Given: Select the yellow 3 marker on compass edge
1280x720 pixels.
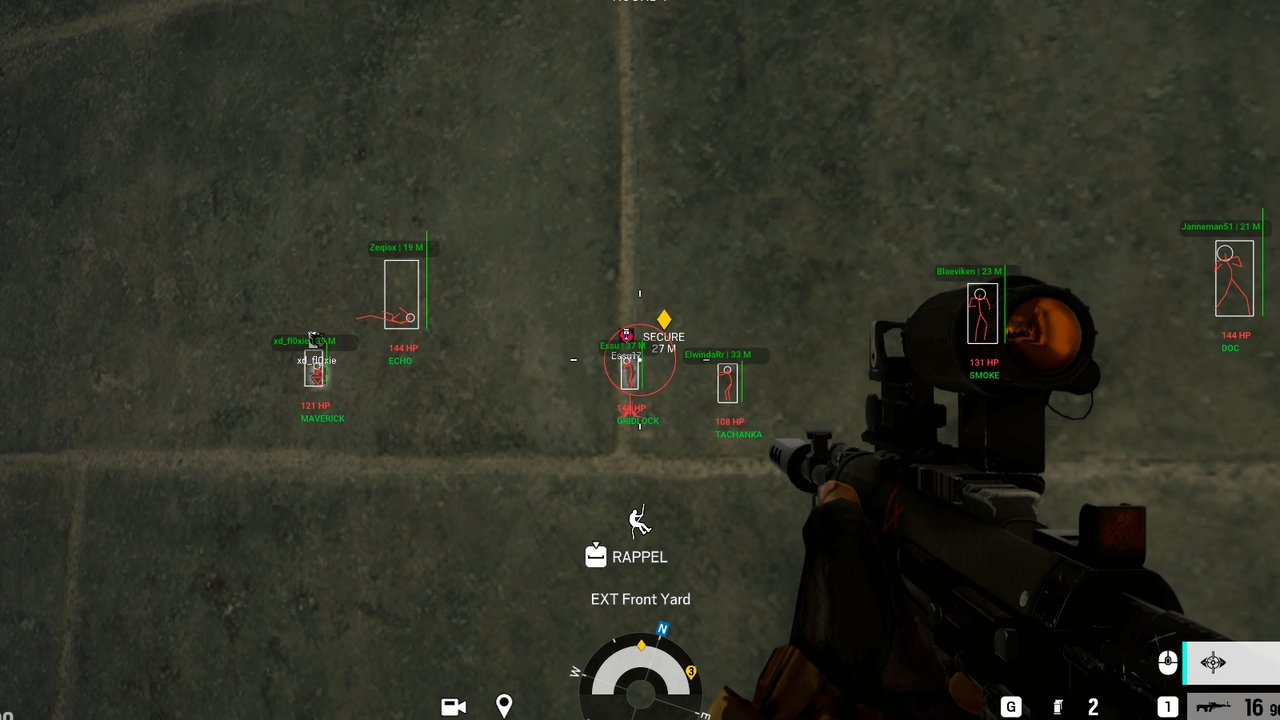Looking at the screenshot, I should pyautogui.click(x=691, y=672).
